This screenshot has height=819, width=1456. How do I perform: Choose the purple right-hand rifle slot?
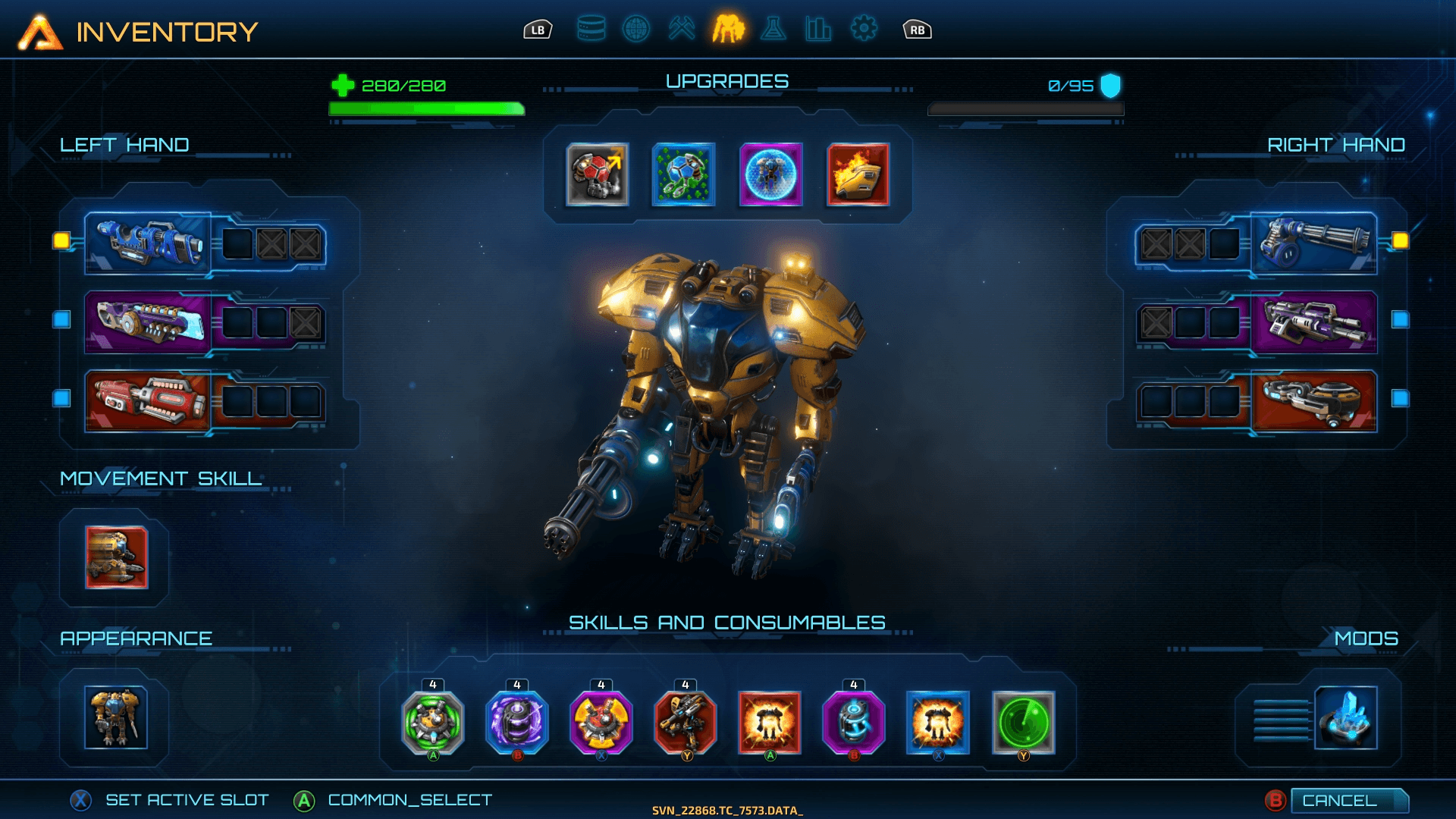[1313, 322]
